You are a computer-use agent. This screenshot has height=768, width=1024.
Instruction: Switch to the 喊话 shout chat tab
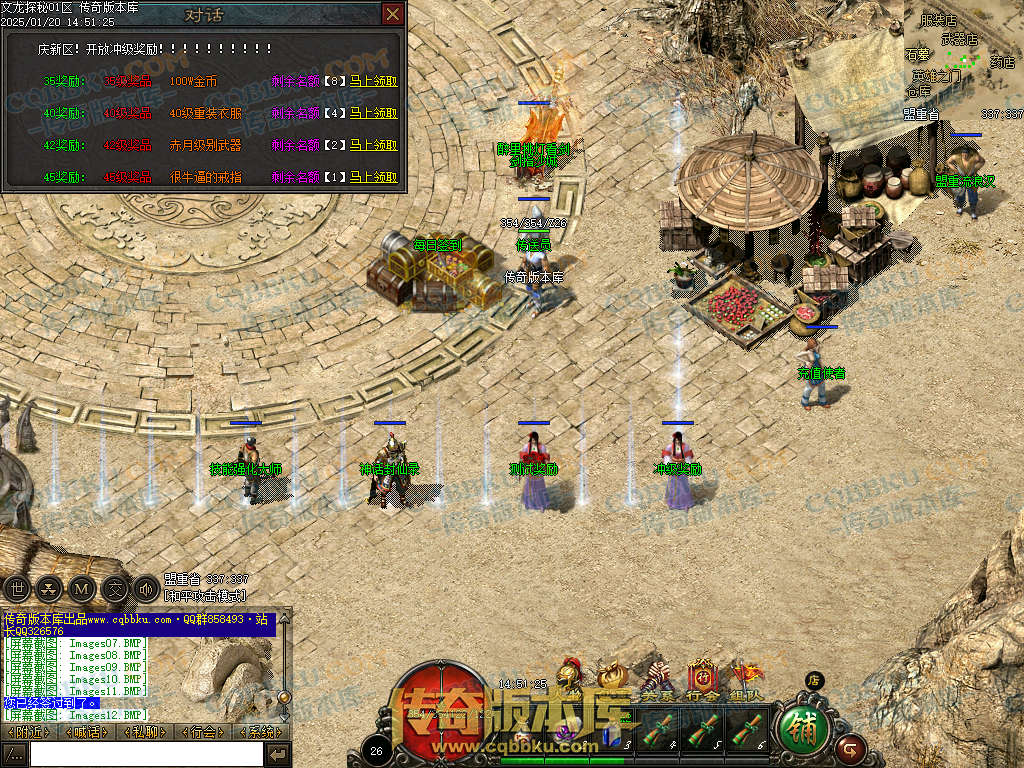coord(87,732)
